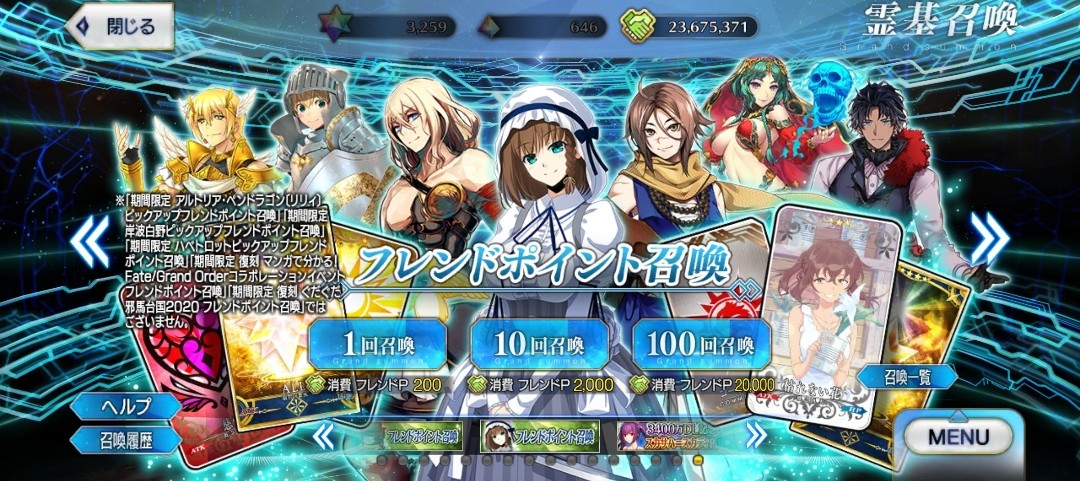The height and width of the screenshot is (481, 1080).
Task: Click the small left arrow on banner strip
Action: point(323,436)
